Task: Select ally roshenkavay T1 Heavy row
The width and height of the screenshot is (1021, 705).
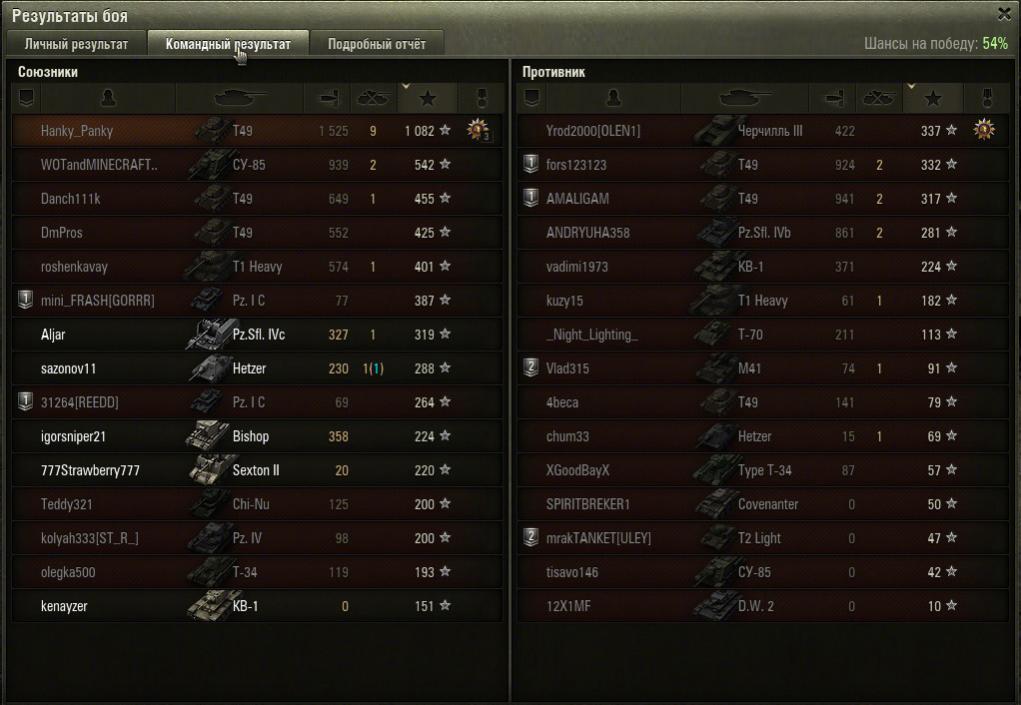Action: 74,267
